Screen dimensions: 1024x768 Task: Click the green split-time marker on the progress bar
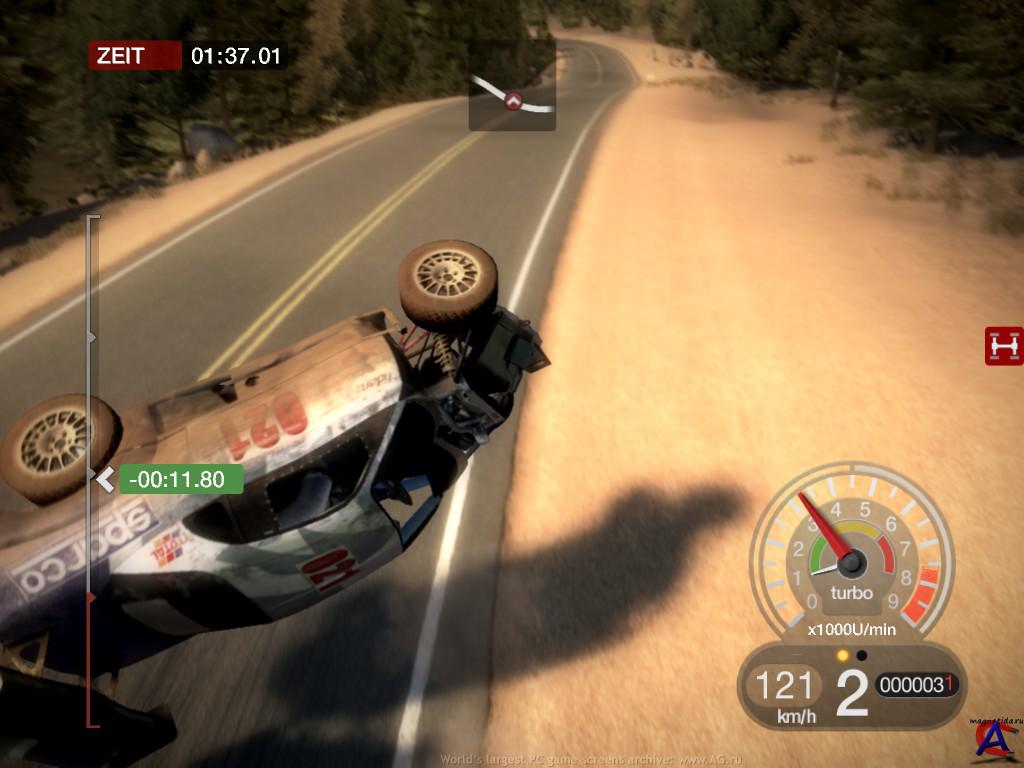click(x=181, y=479)
